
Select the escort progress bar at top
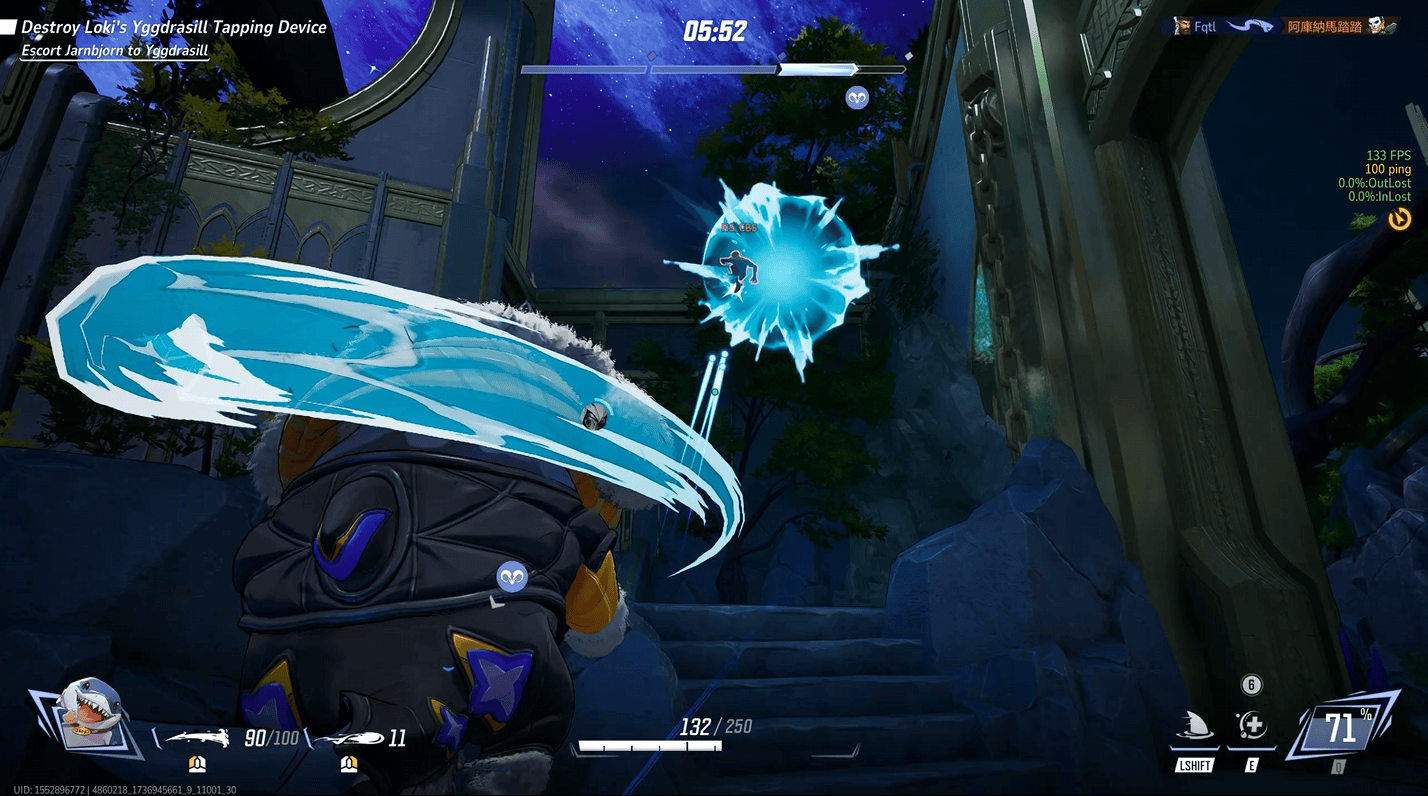(713, 70)
